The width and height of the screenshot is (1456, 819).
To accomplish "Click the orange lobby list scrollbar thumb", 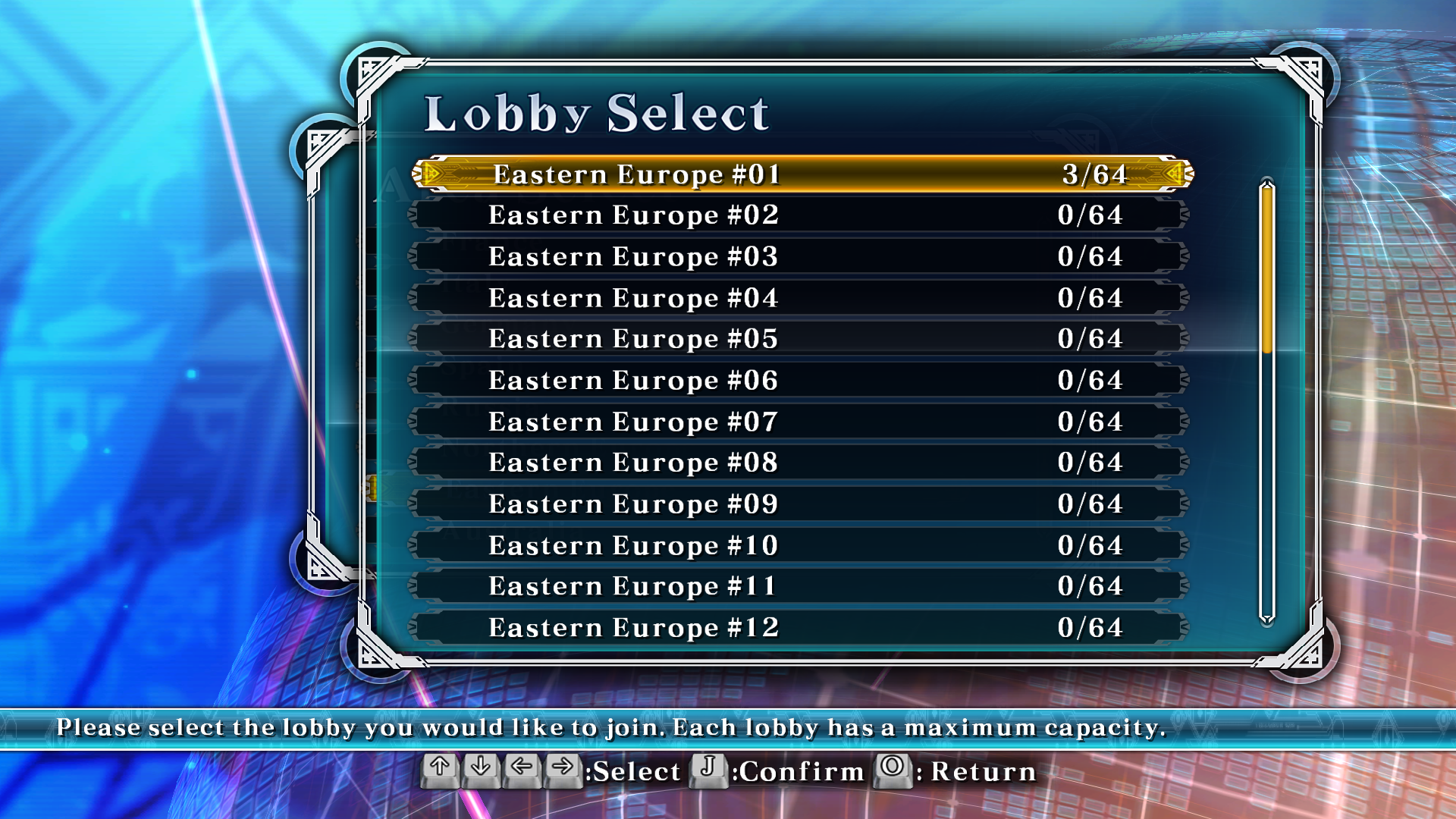I will (x=1266, y=269).
